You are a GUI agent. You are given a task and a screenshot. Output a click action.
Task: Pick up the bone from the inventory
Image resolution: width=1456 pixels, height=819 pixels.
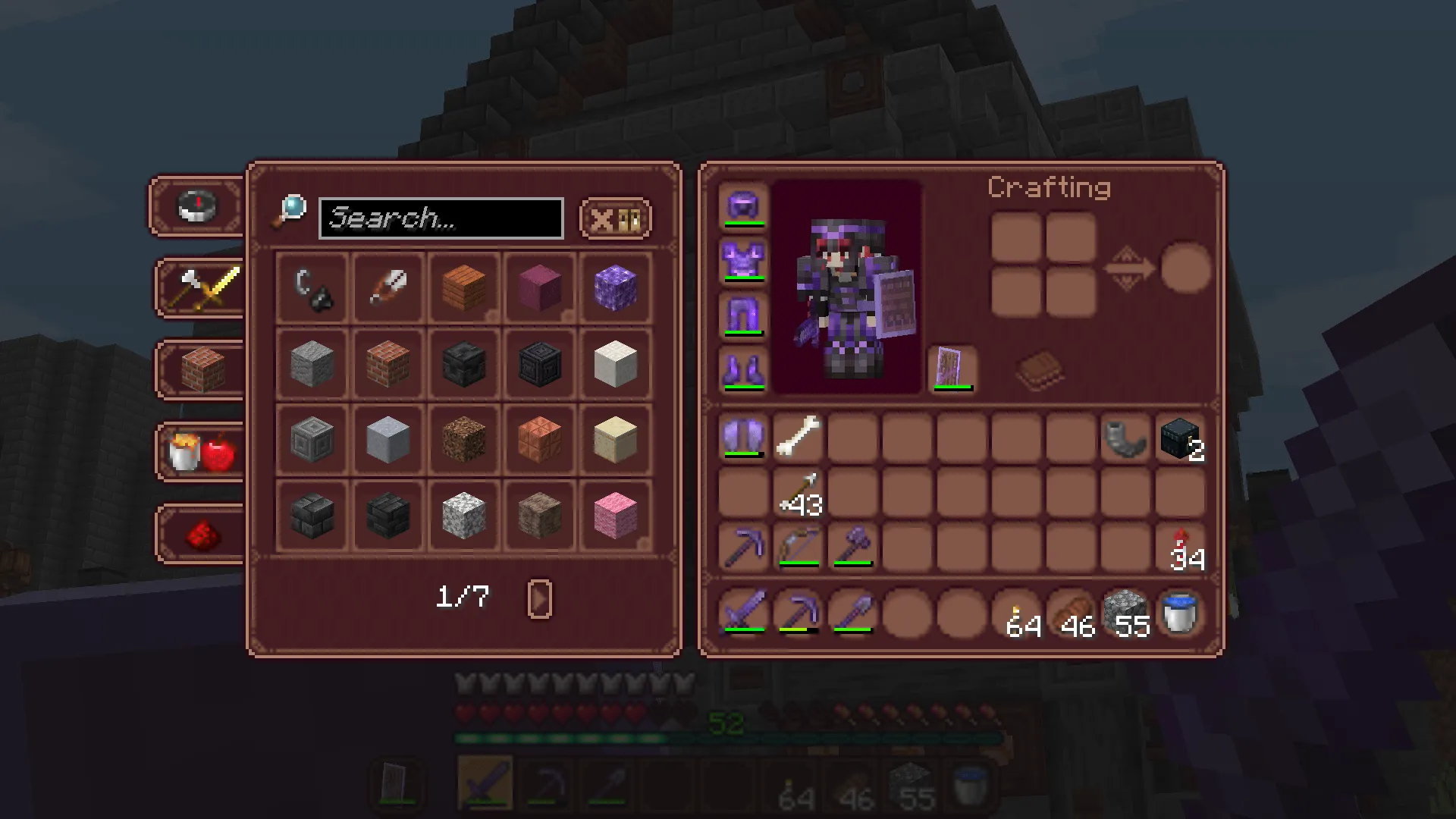[x=800, y=440]
